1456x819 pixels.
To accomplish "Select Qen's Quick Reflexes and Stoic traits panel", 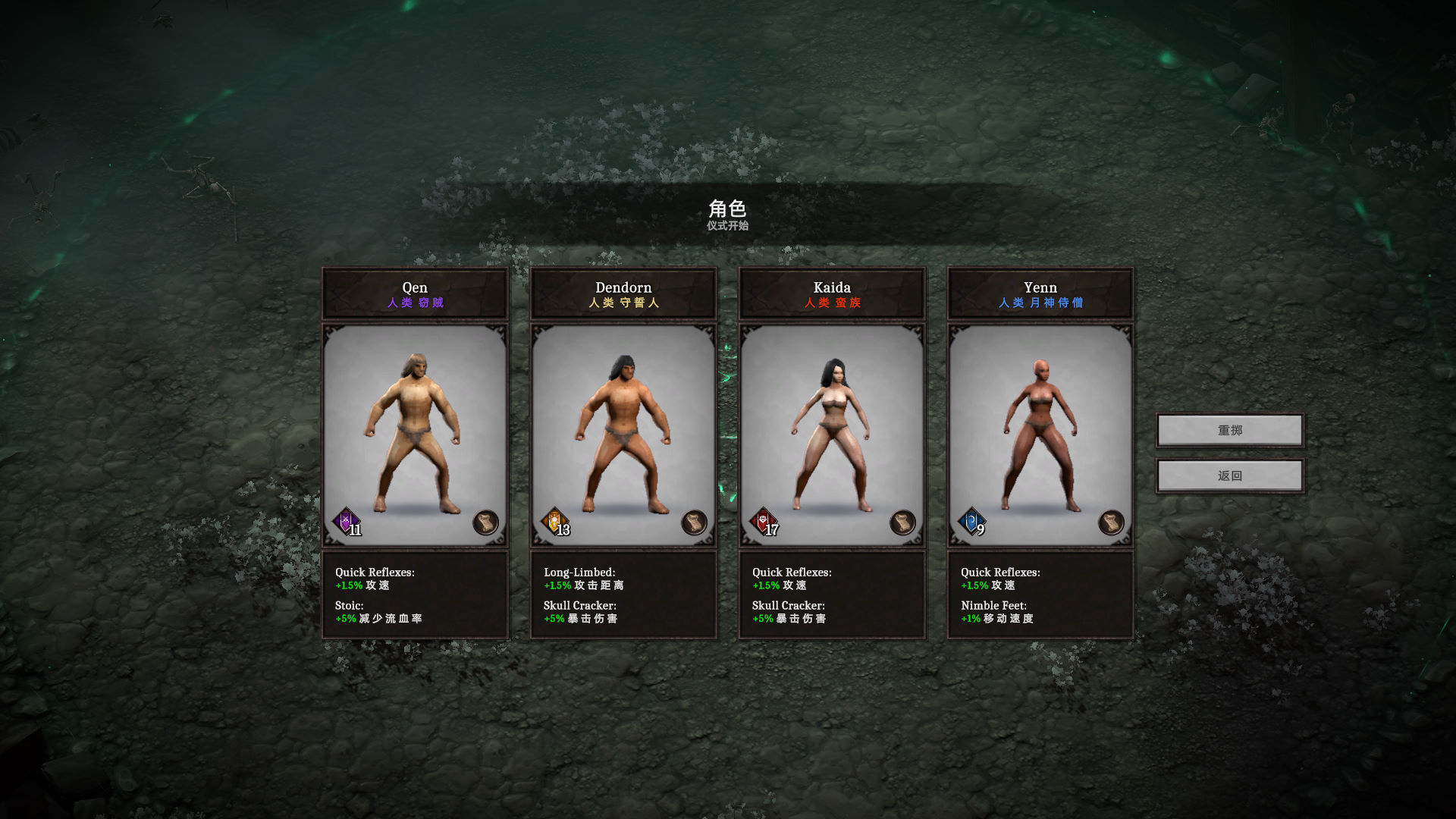I will tap(415, 595).
